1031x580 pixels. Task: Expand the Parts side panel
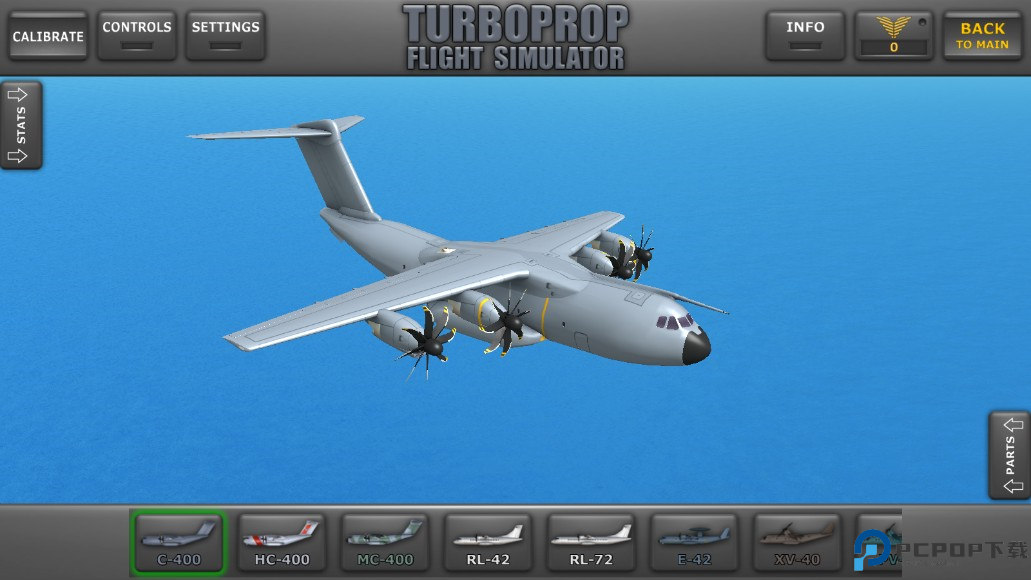point(1009,455)
